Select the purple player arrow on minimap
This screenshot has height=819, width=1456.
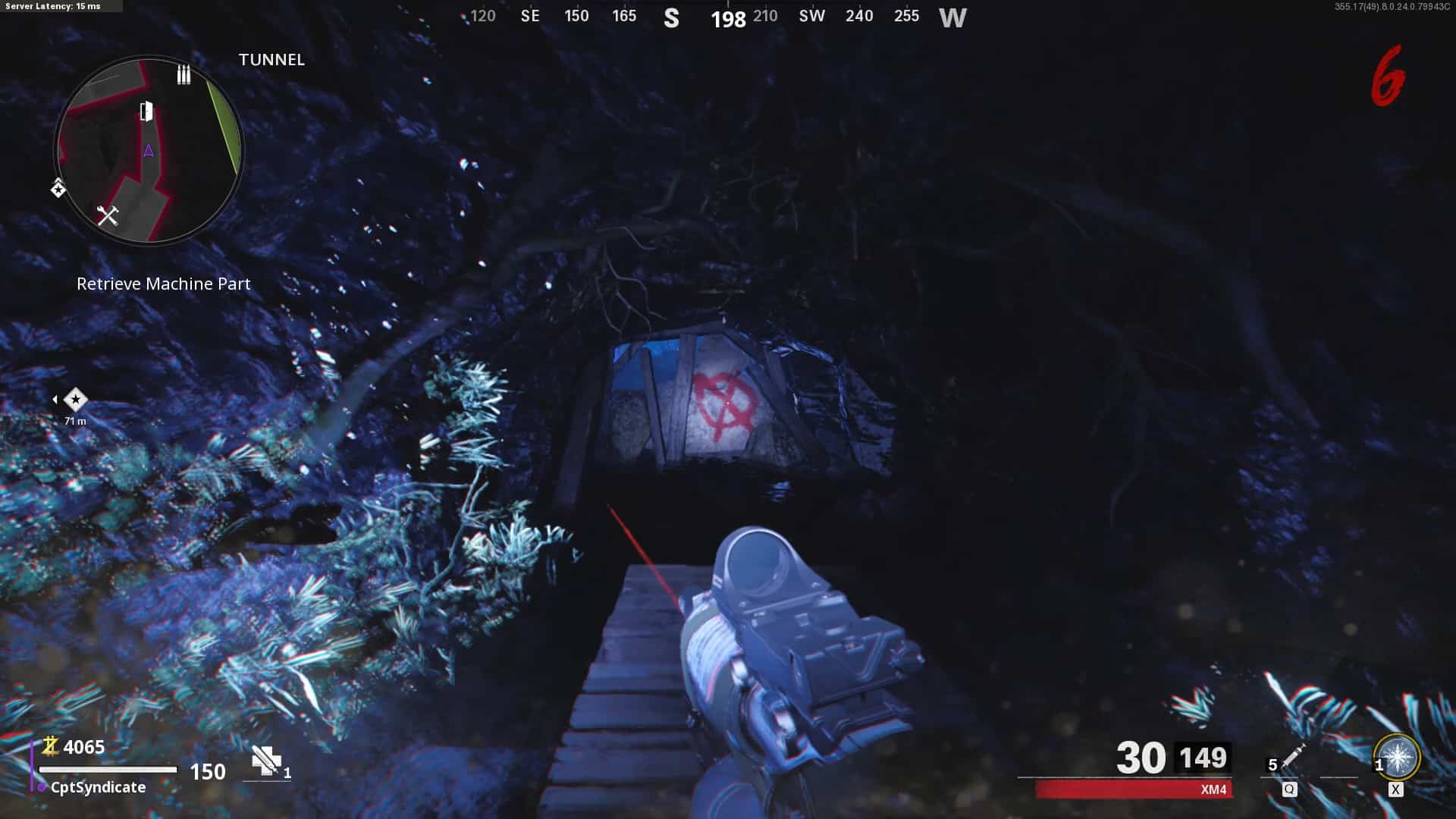coord(149,151)
